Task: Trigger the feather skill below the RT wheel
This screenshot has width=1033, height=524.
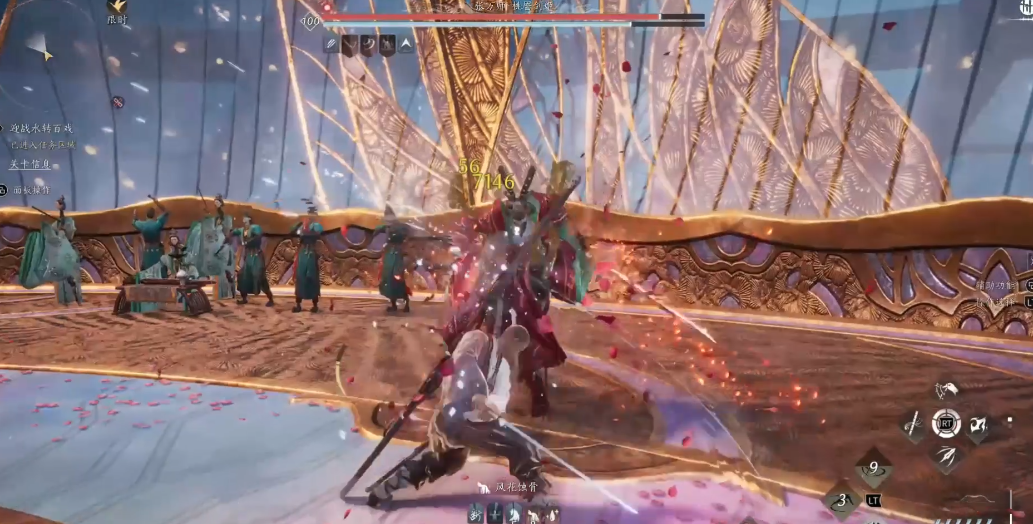Action: [945, 456]
